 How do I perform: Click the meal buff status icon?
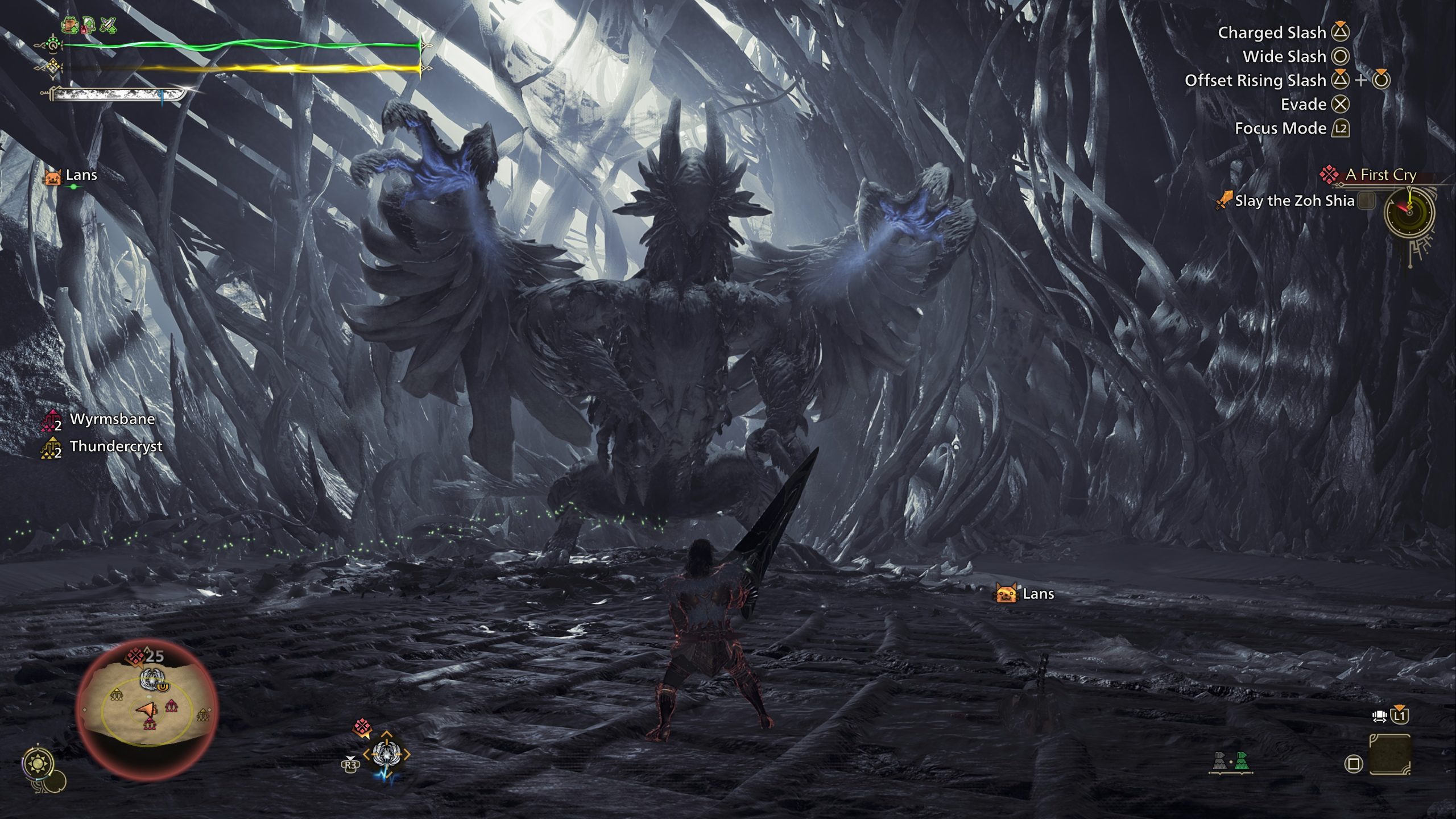pos(71,25)
